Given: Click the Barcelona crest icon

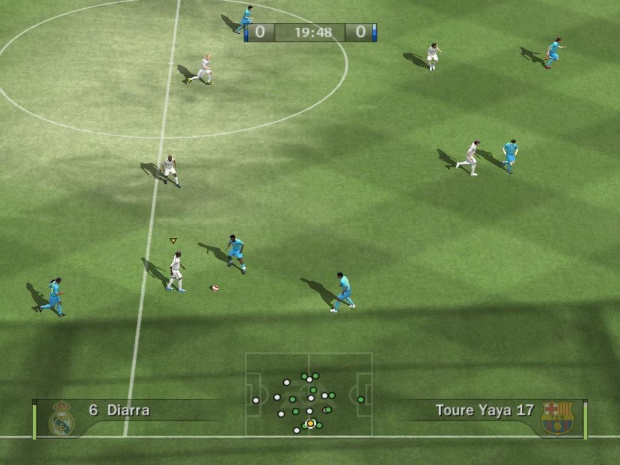Looking at the screenshot, I should (557, 418).
